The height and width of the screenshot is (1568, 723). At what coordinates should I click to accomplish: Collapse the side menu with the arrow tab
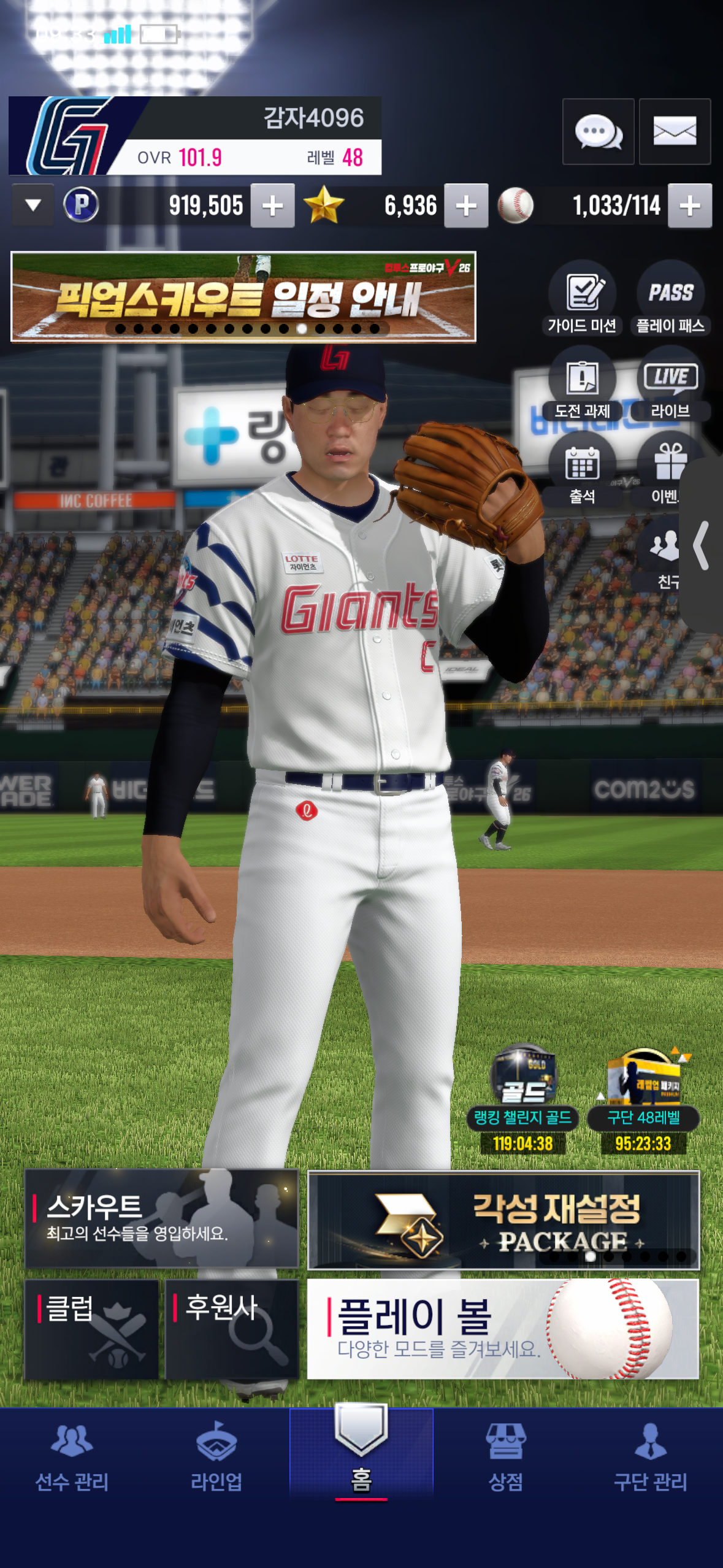tap(702, 545)
